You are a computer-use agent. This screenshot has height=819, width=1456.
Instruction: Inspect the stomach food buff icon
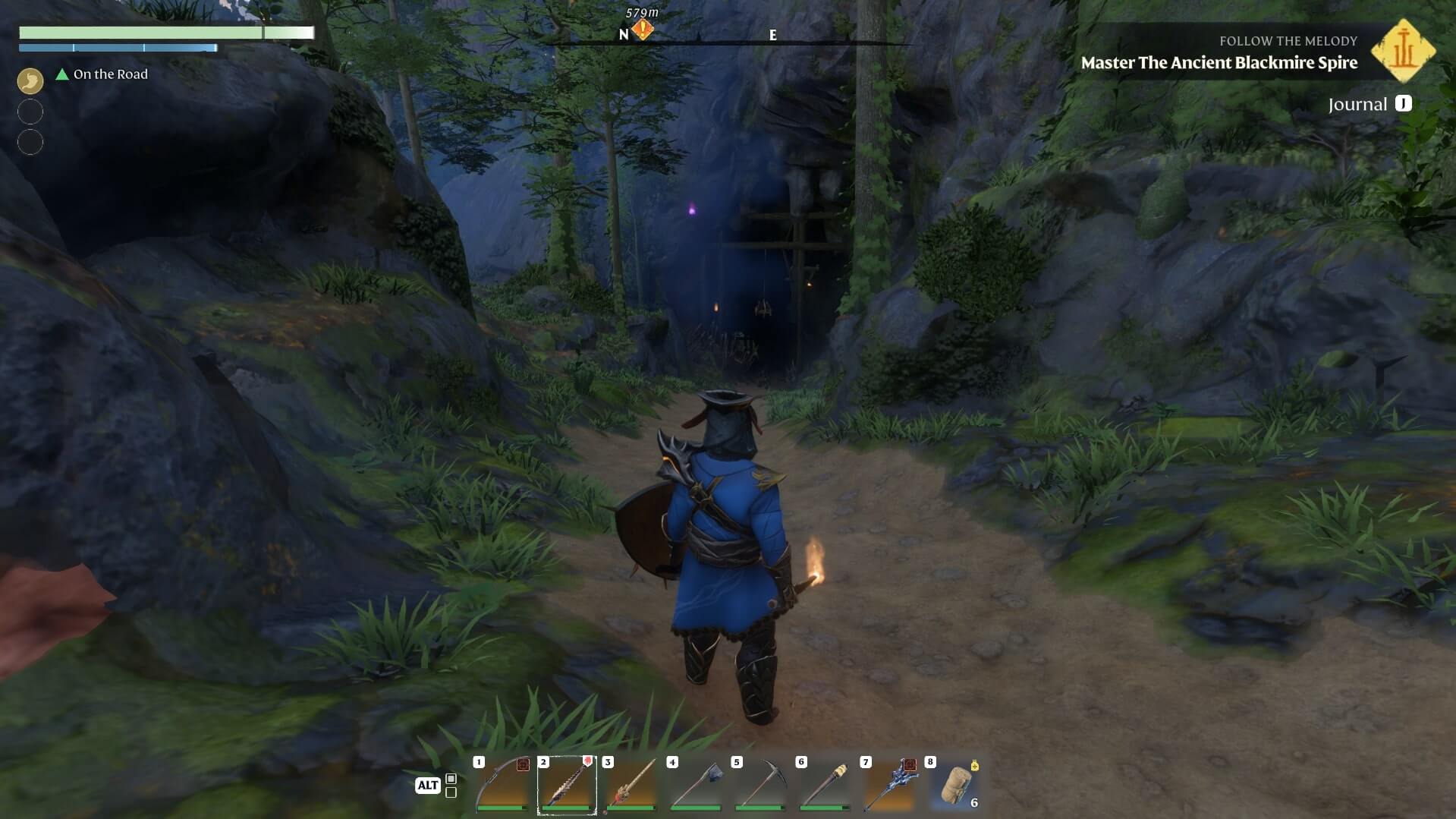point(30,80)
